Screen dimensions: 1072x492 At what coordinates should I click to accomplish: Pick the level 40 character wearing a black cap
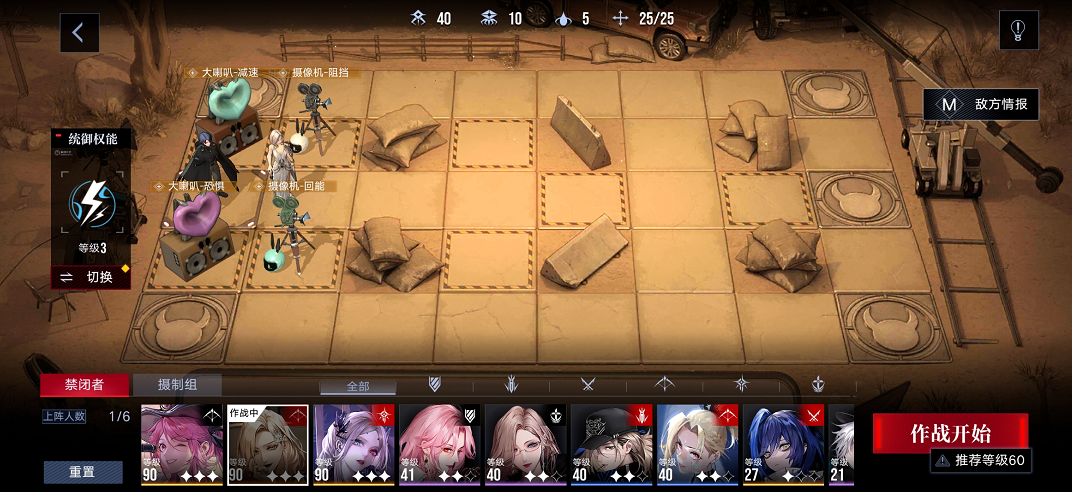point(611,445)
